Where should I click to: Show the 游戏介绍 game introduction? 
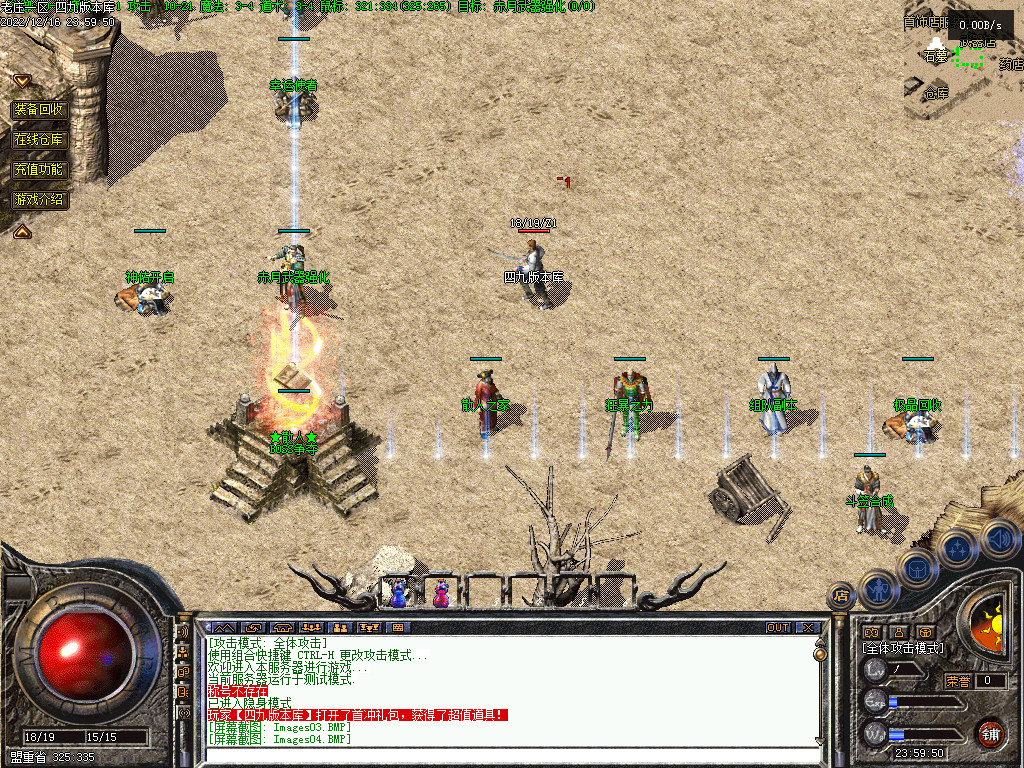(39, 200)
